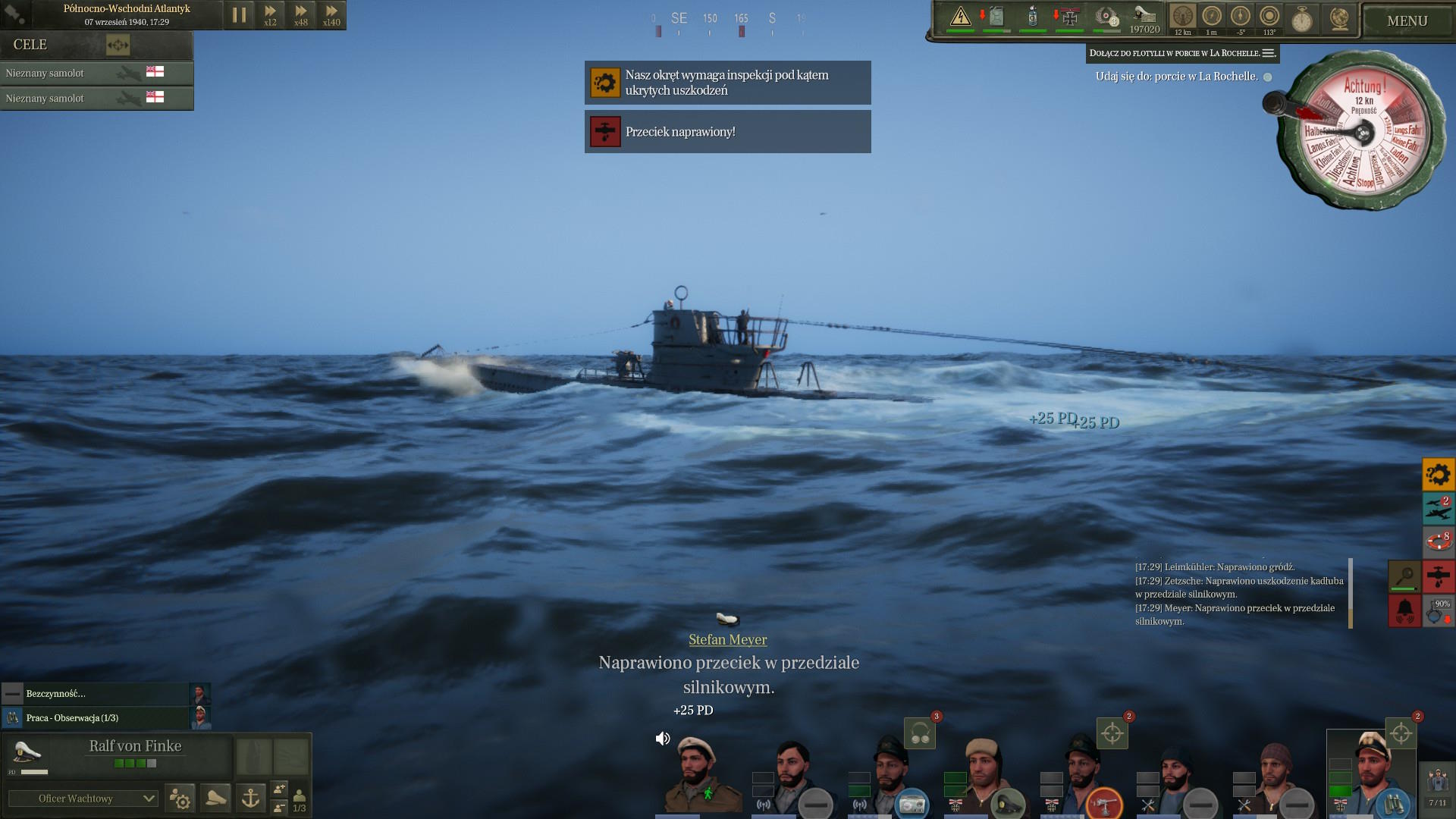The image size is (1456, 819).
Task: Open the Oficer Wachtowy role dropdown
Action: pos(83,799)
